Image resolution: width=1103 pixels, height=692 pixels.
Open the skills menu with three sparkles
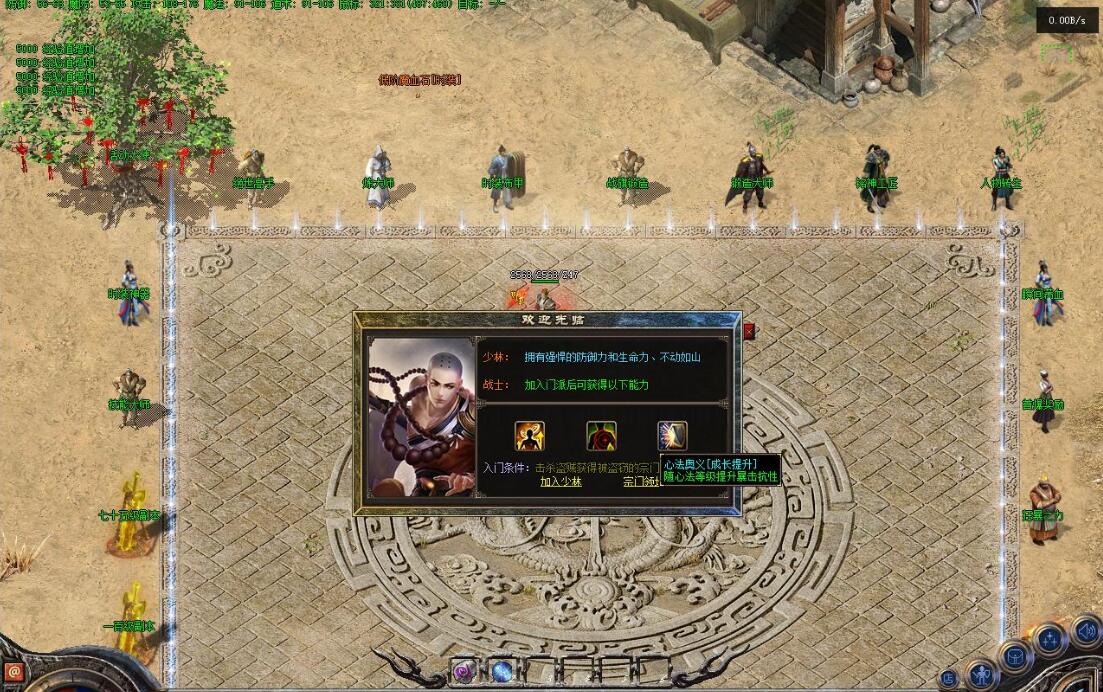pos(1050,640)
